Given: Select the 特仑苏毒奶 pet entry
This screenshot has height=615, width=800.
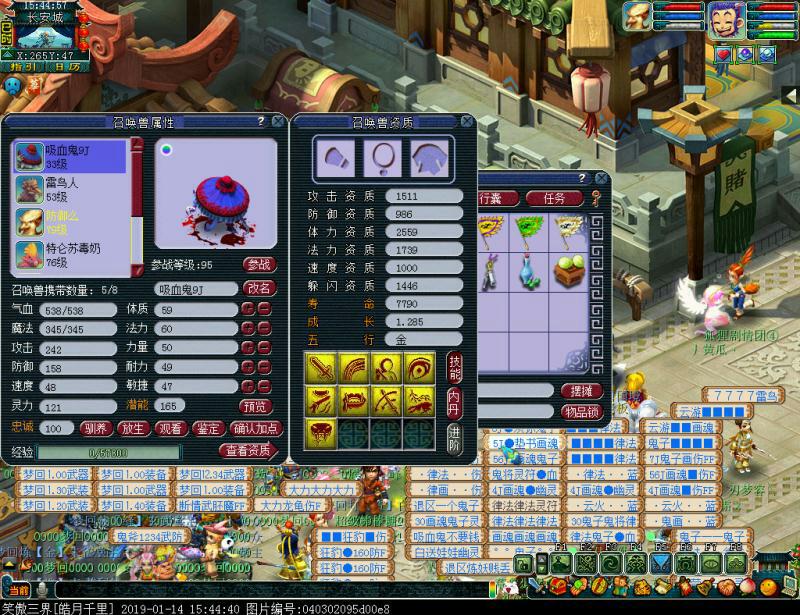Looking at the screenshot, I should pyautogui.click(x=70, y=253).
